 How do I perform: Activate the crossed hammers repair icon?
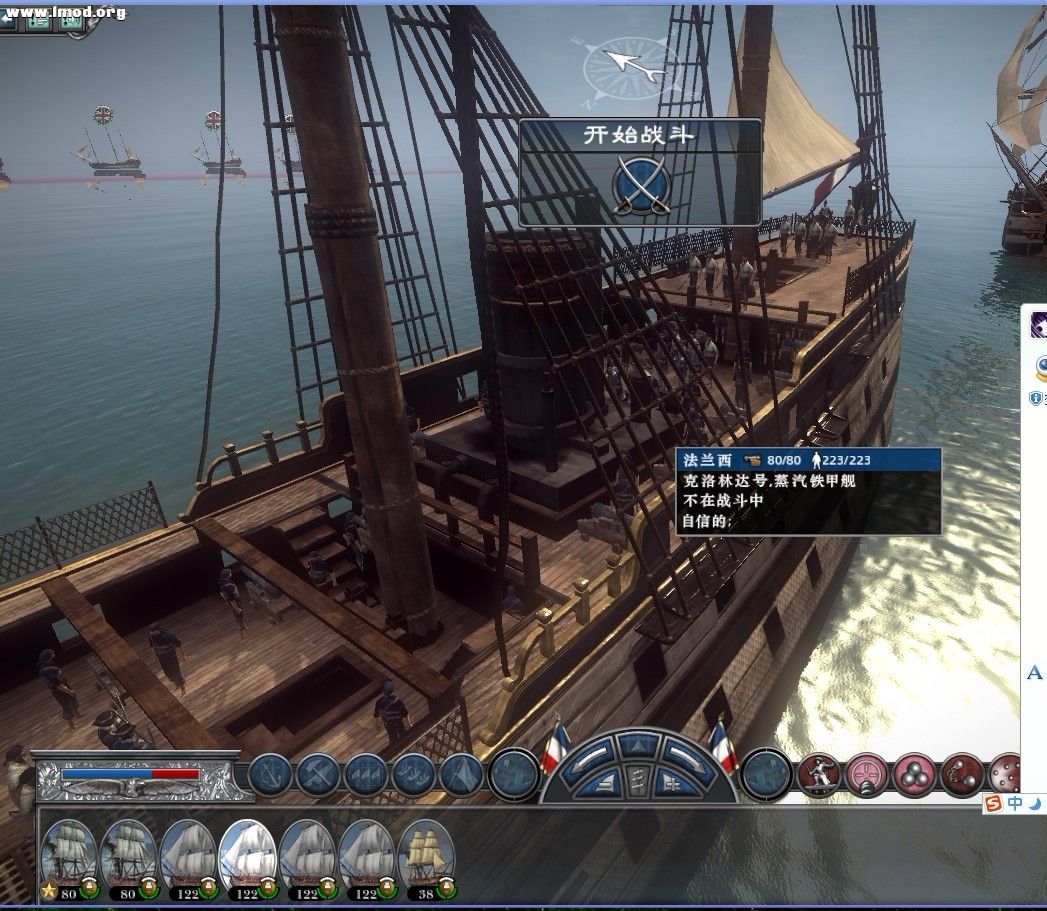(318, 775)
